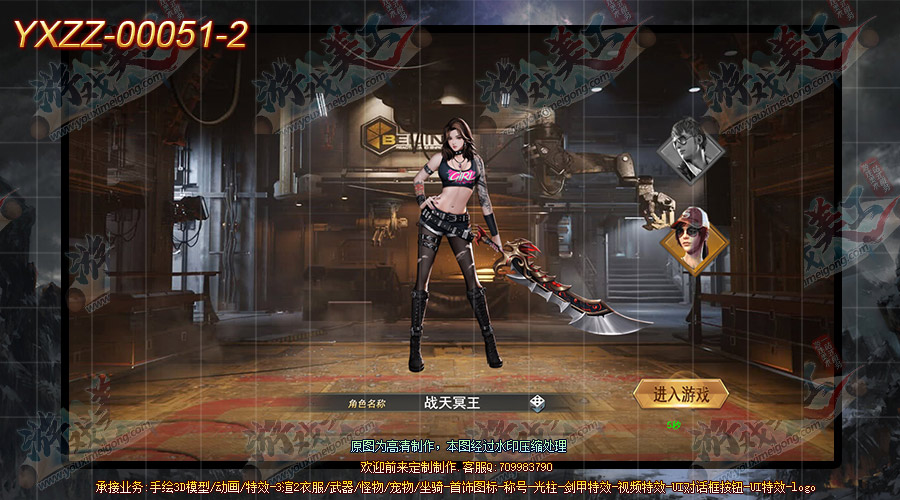
Task: Choose the female character portrait with red cap
Action: (691, 236)
